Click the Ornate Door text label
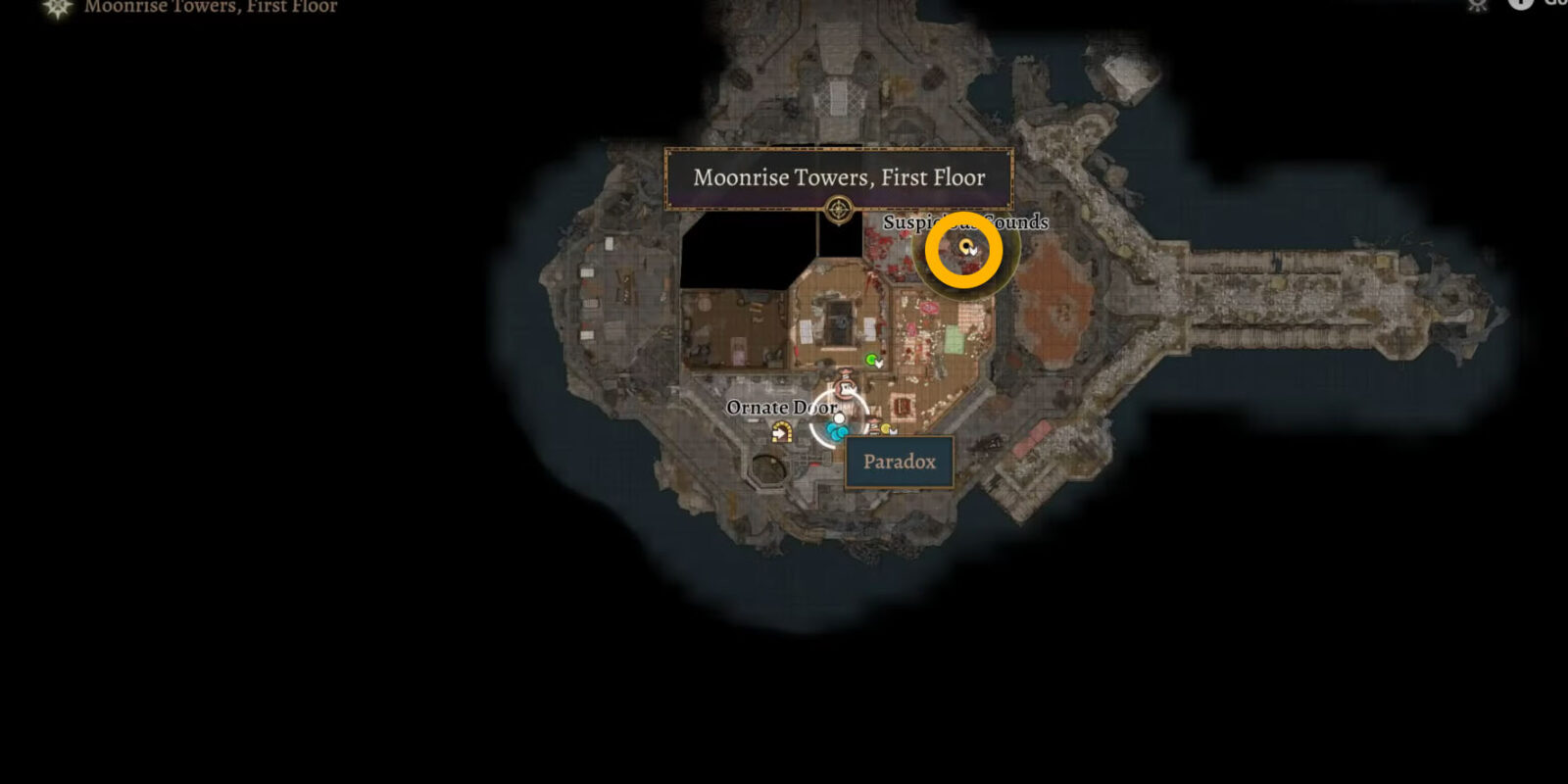The height and width of the screenshot is (784, 1568). coord(781,406)
